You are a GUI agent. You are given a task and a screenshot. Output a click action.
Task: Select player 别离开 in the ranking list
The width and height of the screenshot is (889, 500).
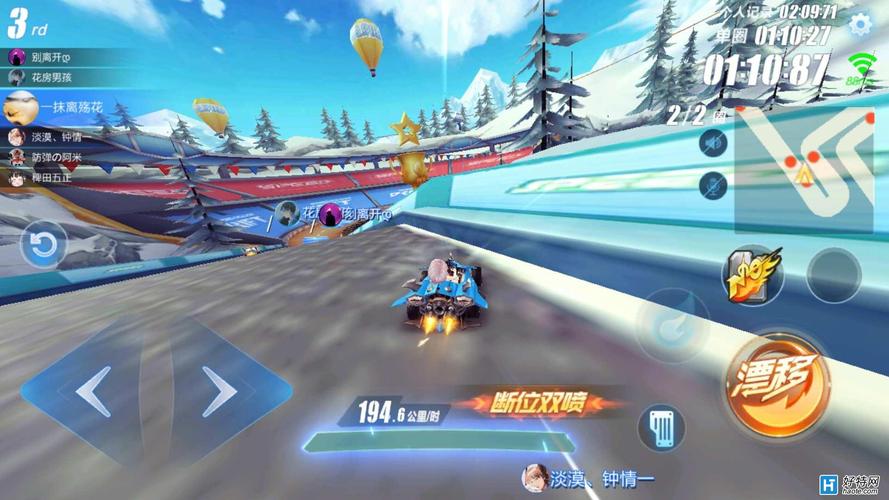click(x=48, y=57)
